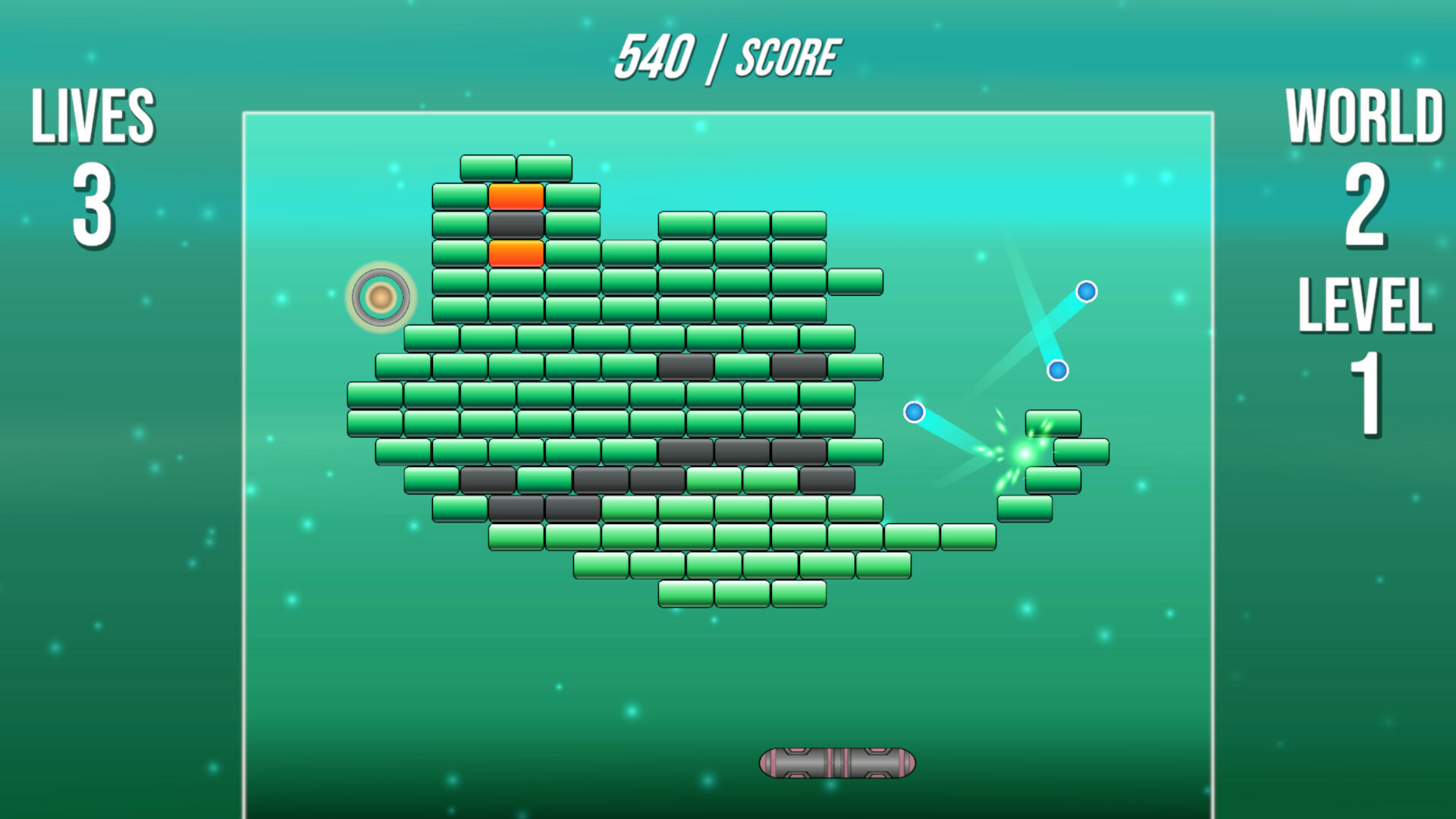
Task: Click the isolated green brick on the far right
Action: coord(1081,453)
